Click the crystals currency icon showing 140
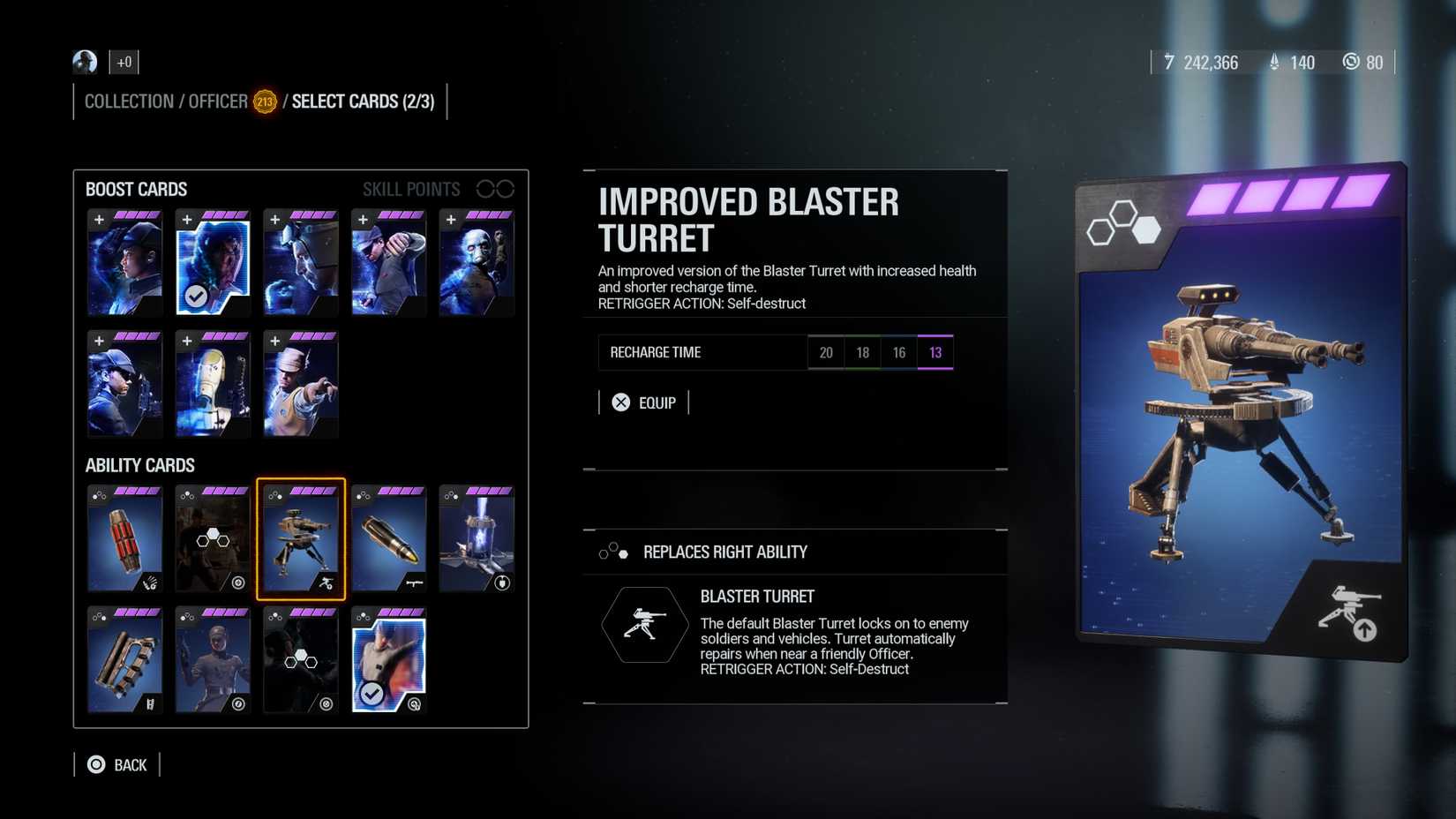 tap(1273, 63)
